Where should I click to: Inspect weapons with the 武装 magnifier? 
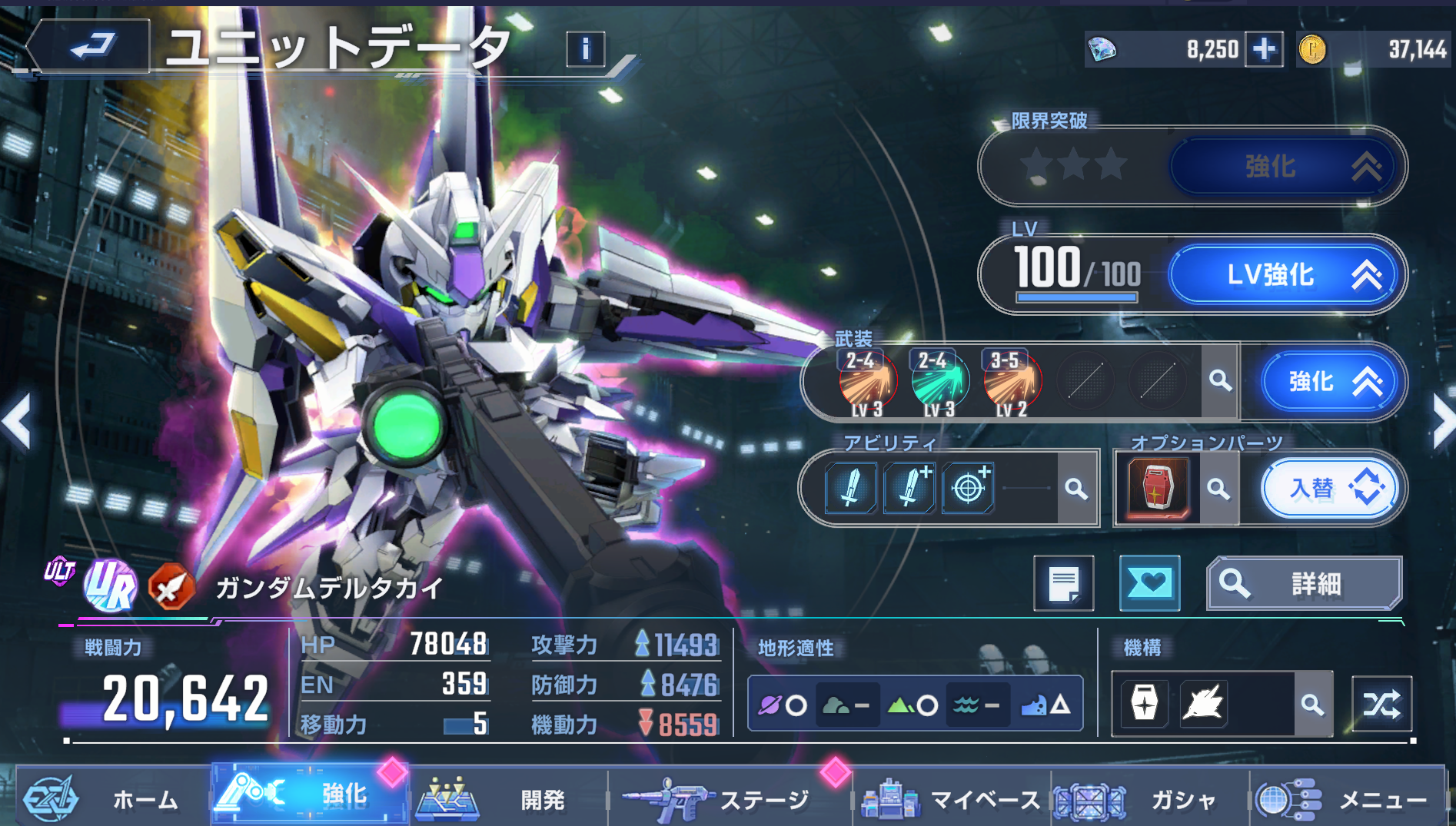[x=1220, y=380]
